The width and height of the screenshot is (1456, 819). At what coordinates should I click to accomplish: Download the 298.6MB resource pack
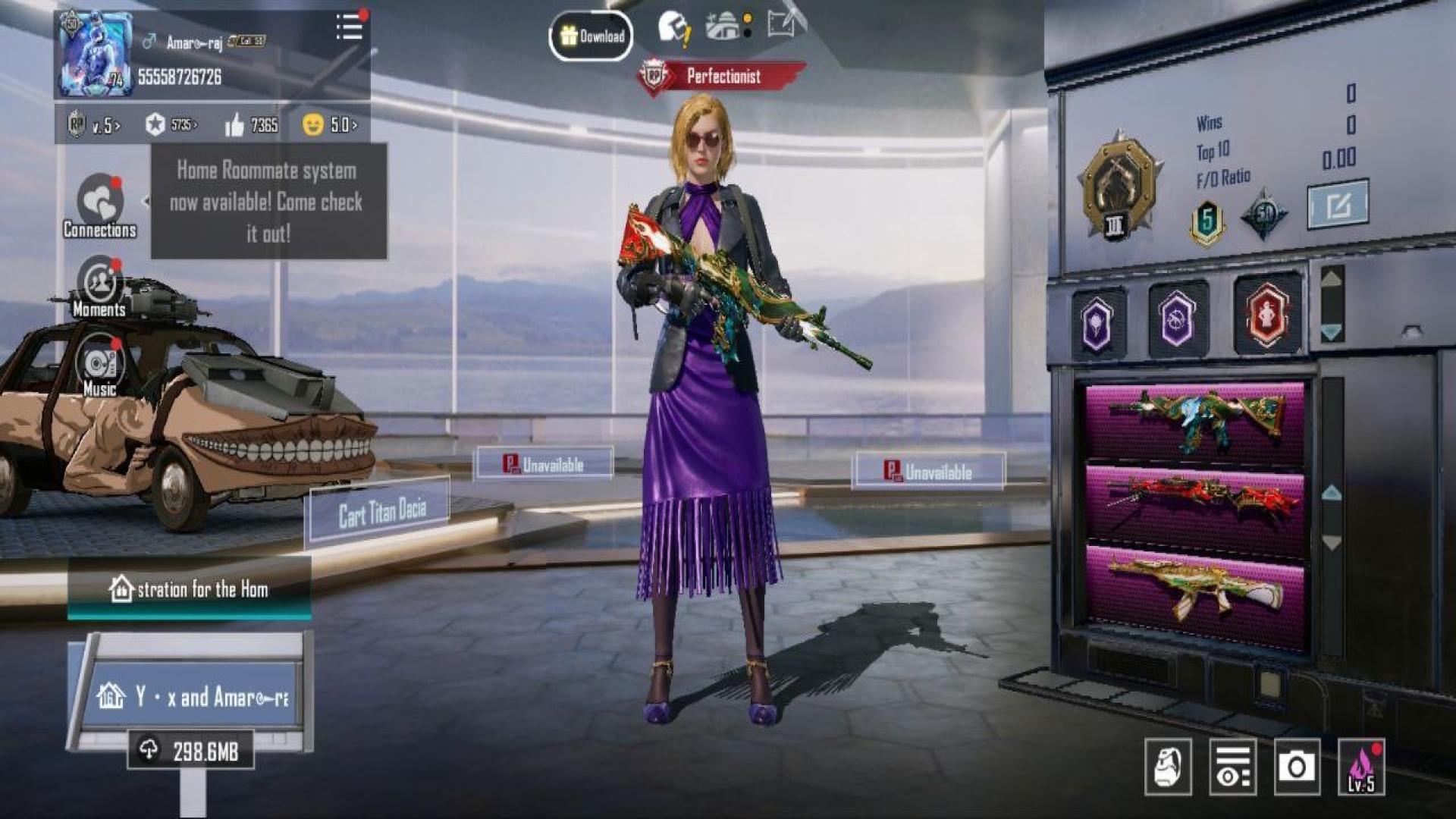click(x=190, y=751)
